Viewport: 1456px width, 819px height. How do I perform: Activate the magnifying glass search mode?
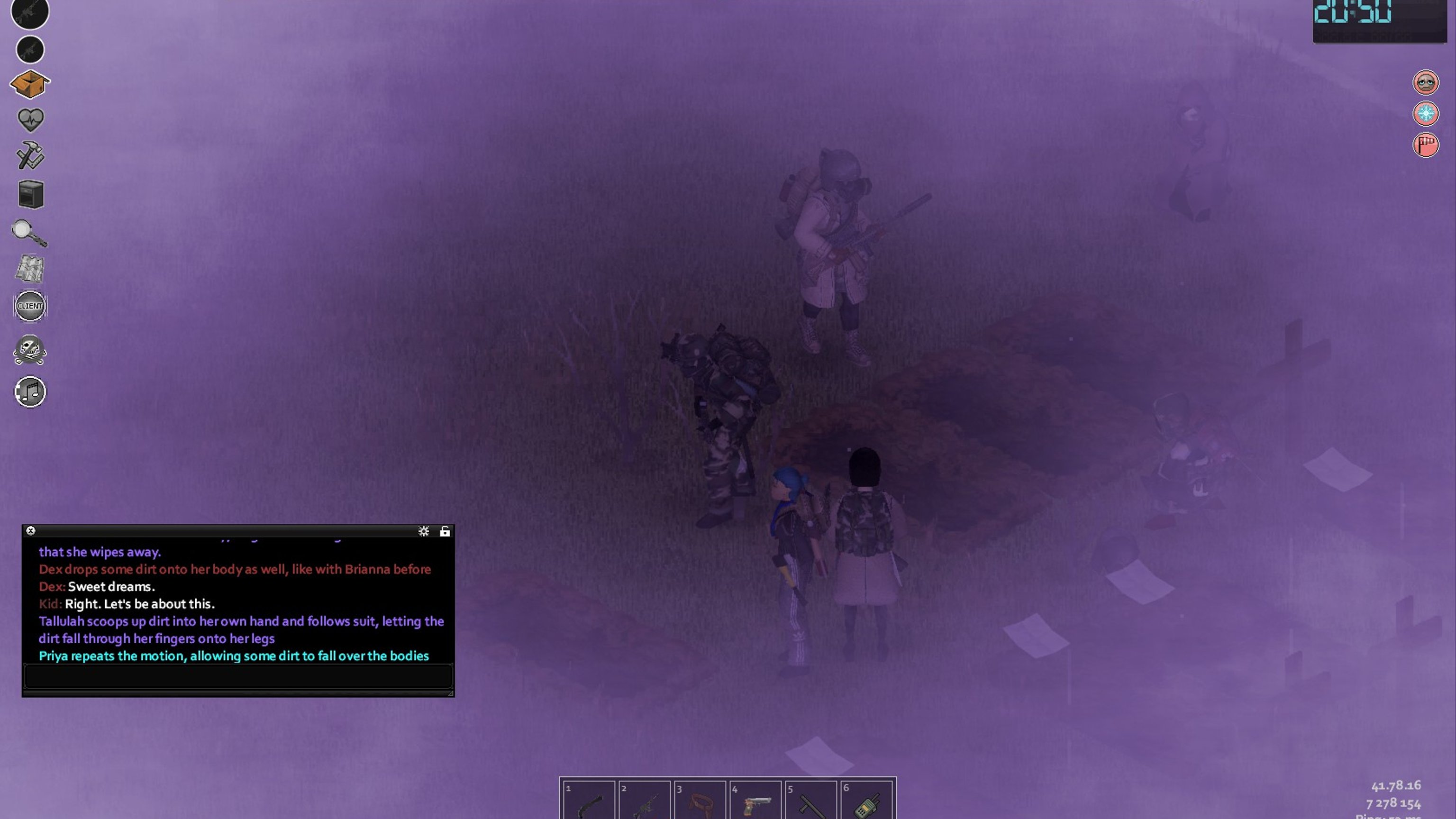pyautogui.click(x=29, y=233)
